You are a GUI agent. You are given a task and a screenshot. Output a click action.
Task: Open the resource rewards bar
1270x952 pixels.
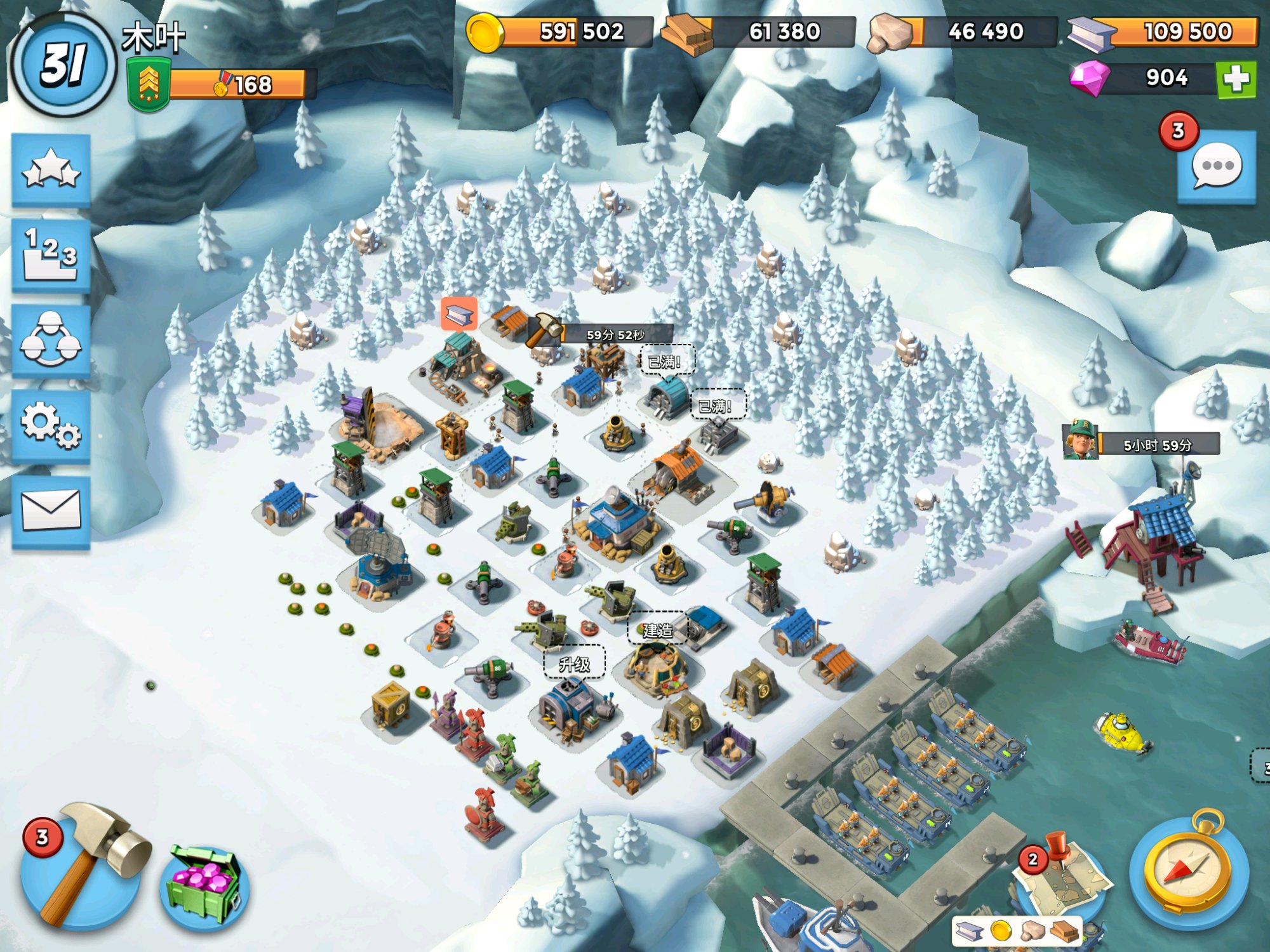(1017, 930)
